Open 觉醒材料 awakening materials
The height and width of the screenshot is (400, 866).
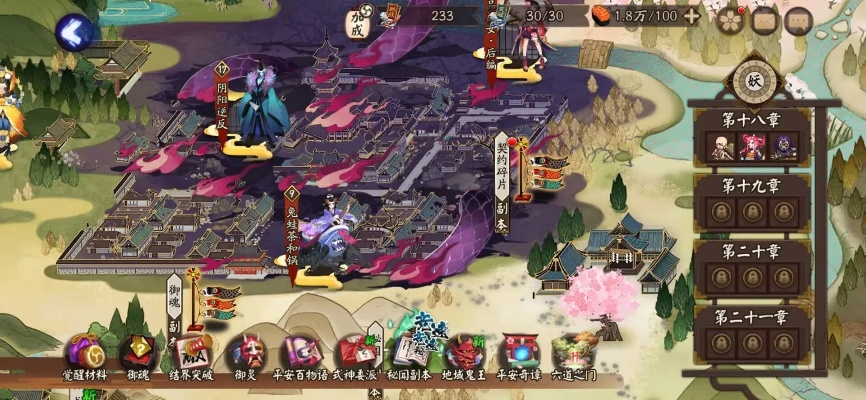click(85, 357)
